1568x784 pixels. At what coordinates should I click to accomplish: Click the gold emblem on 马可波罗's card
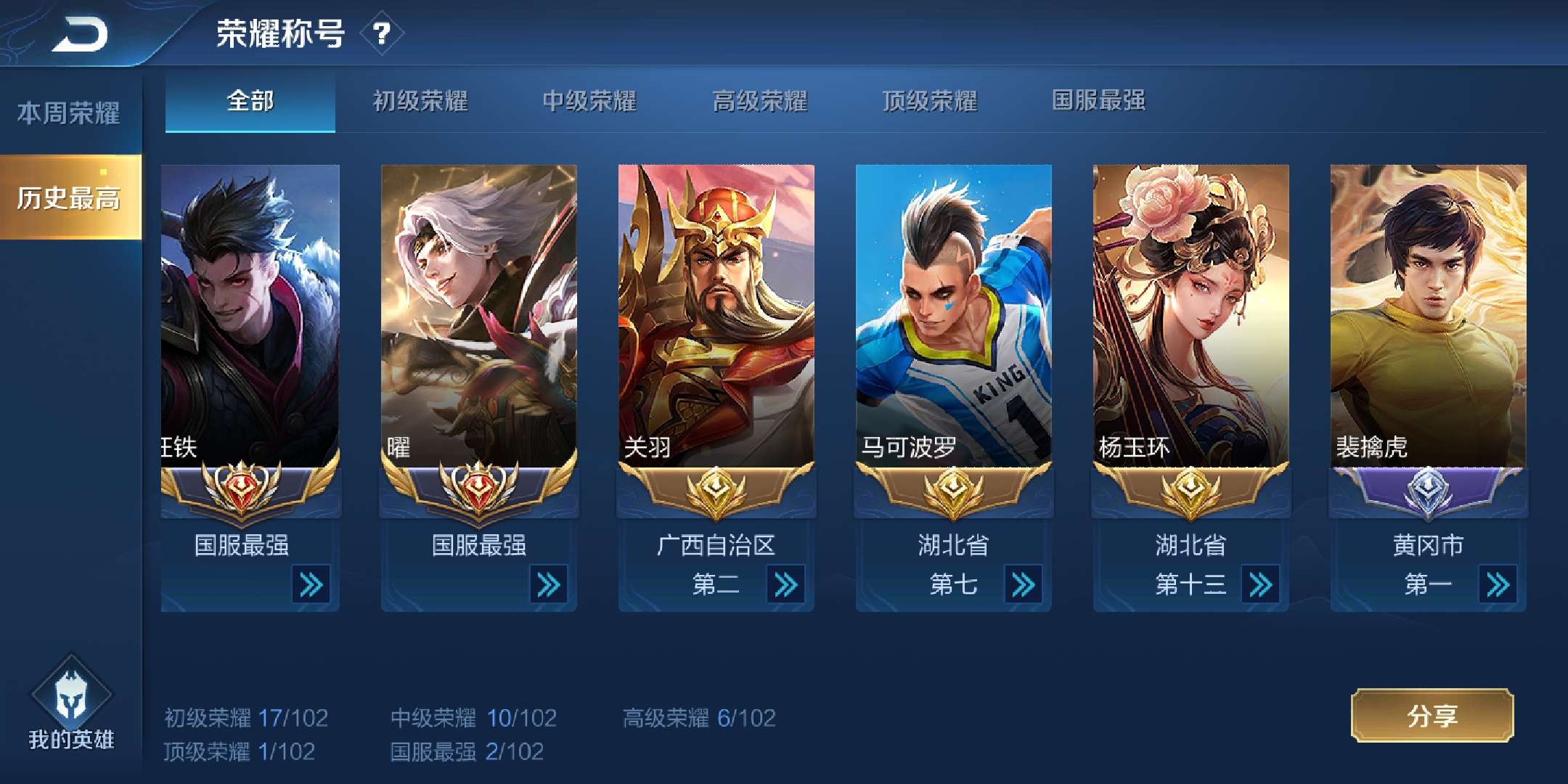(952, 491)
